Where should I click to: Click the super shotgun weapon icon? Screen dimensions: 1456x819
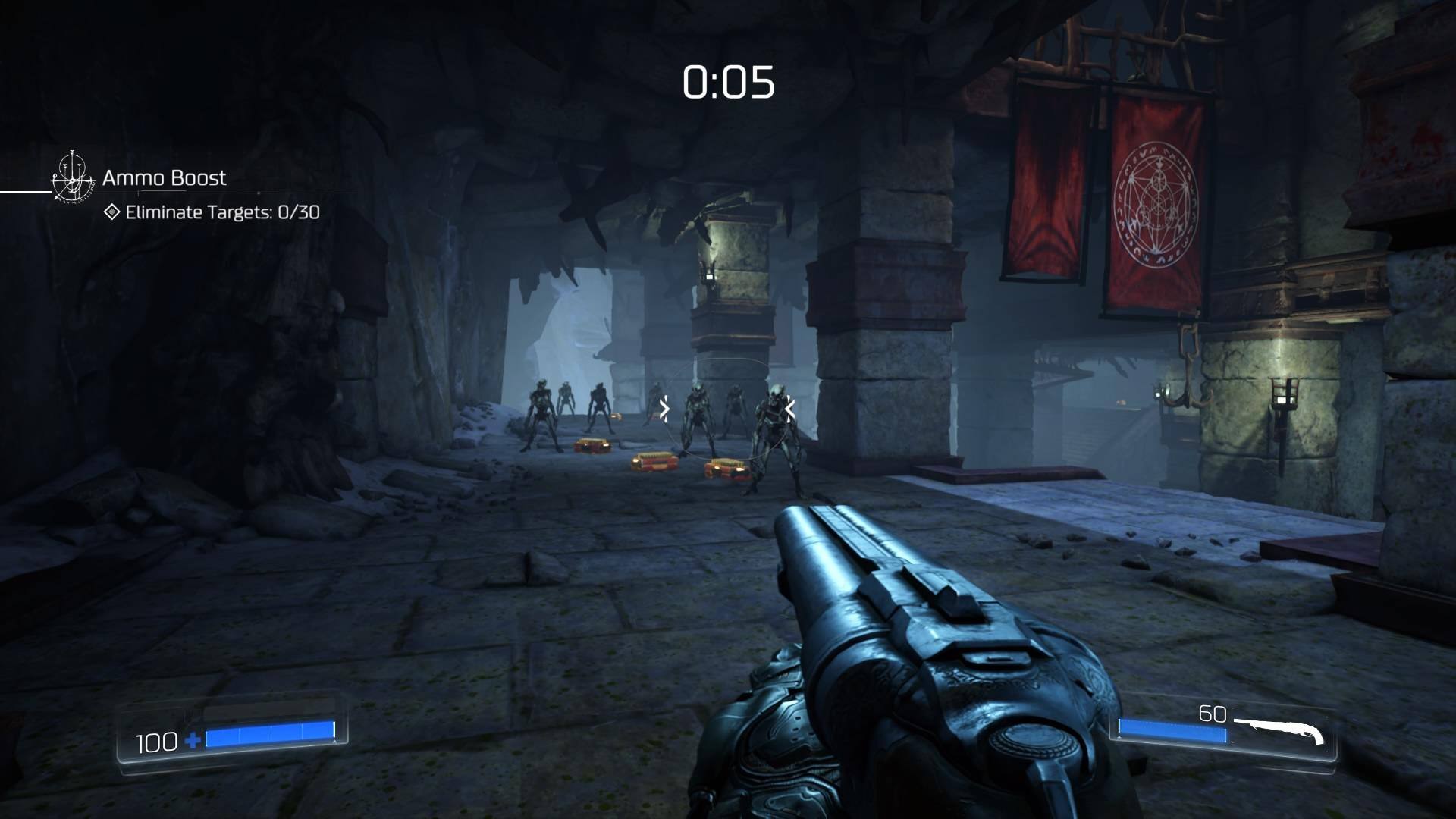[x=1282, y=730]
